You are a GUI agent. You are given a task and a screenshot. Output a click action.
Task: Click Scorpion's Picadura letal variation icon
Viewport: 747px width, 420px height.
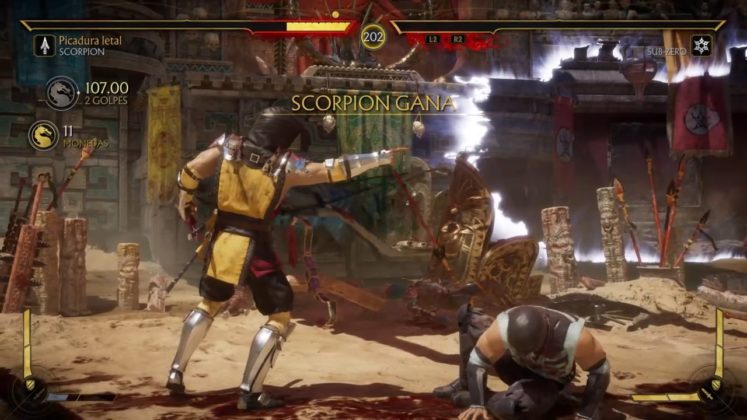[44, 45]
